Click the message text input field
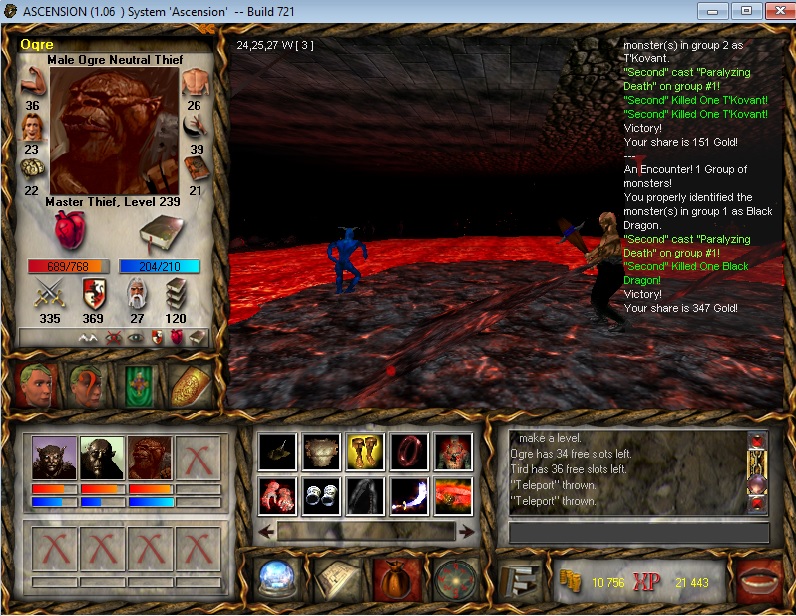796x616 pixels. click(638, 533)
